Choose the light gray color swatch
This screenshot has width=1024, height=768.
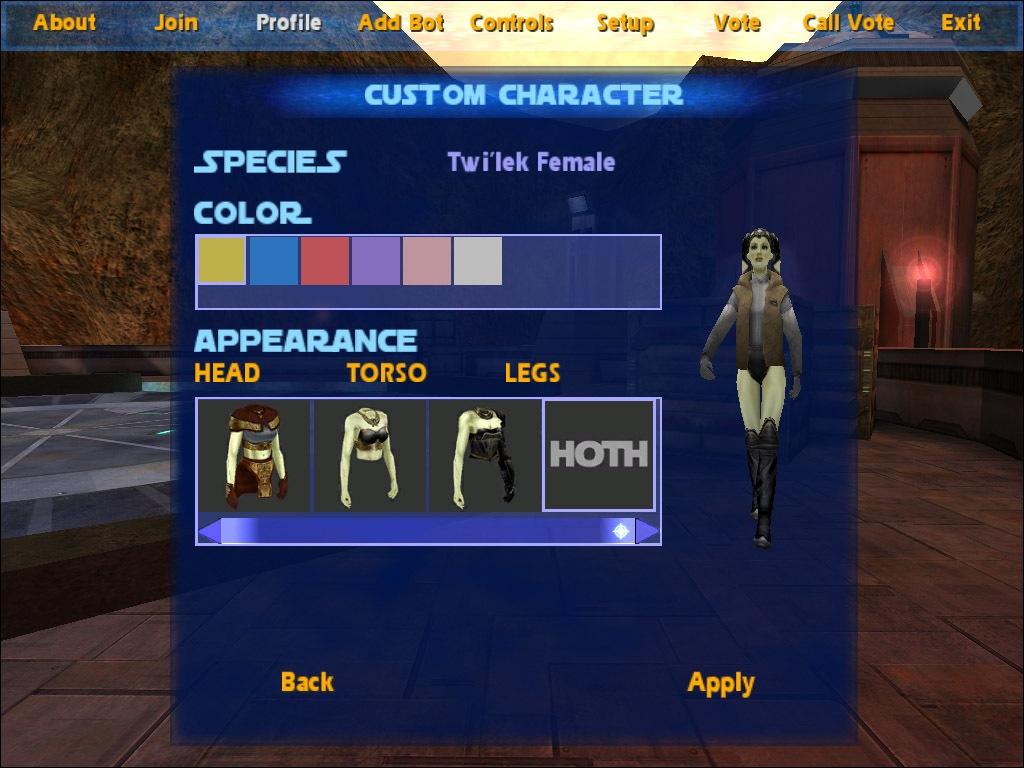click(x=478, y=261)
